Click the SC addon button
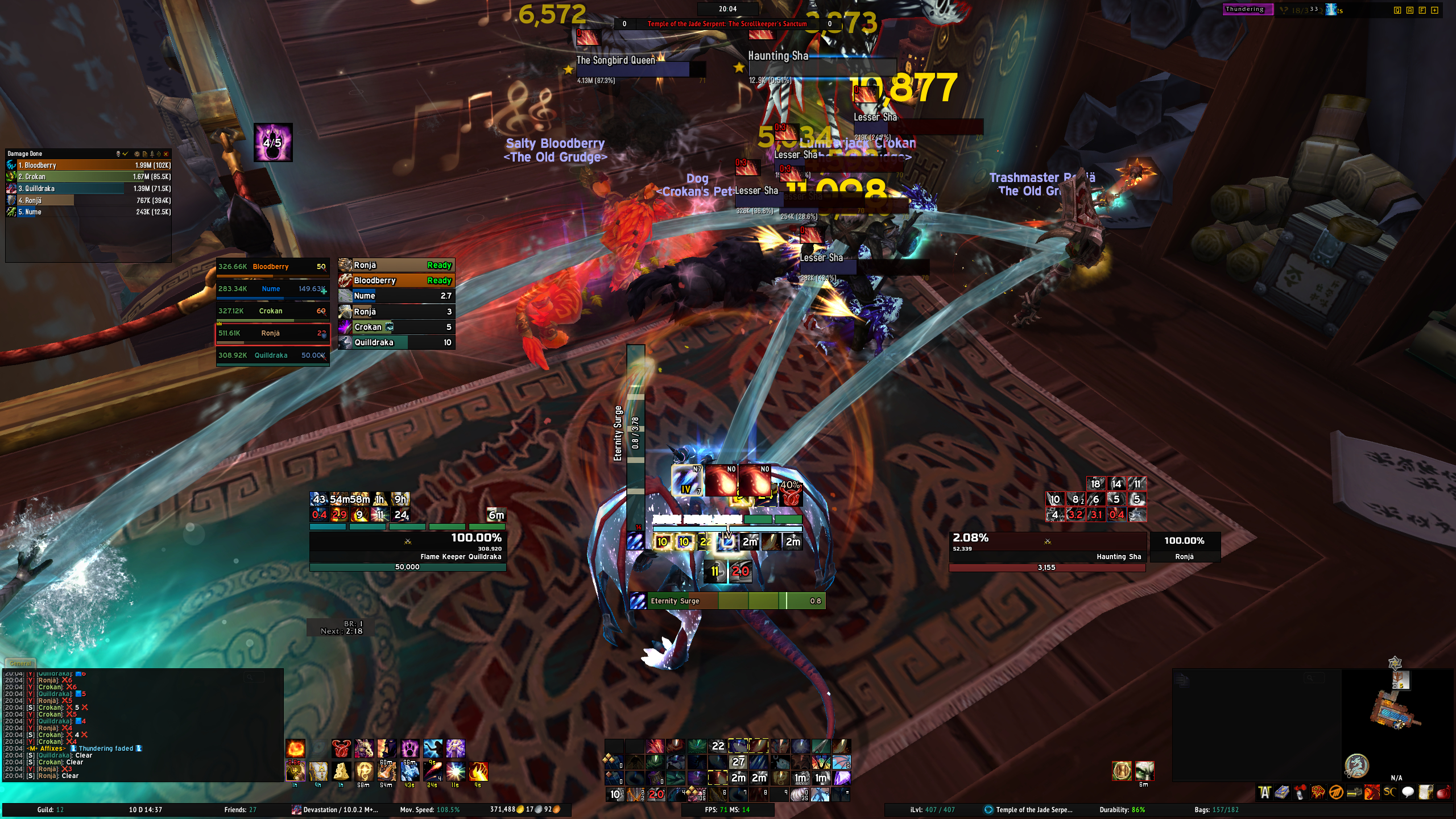 coord(1389,792)
